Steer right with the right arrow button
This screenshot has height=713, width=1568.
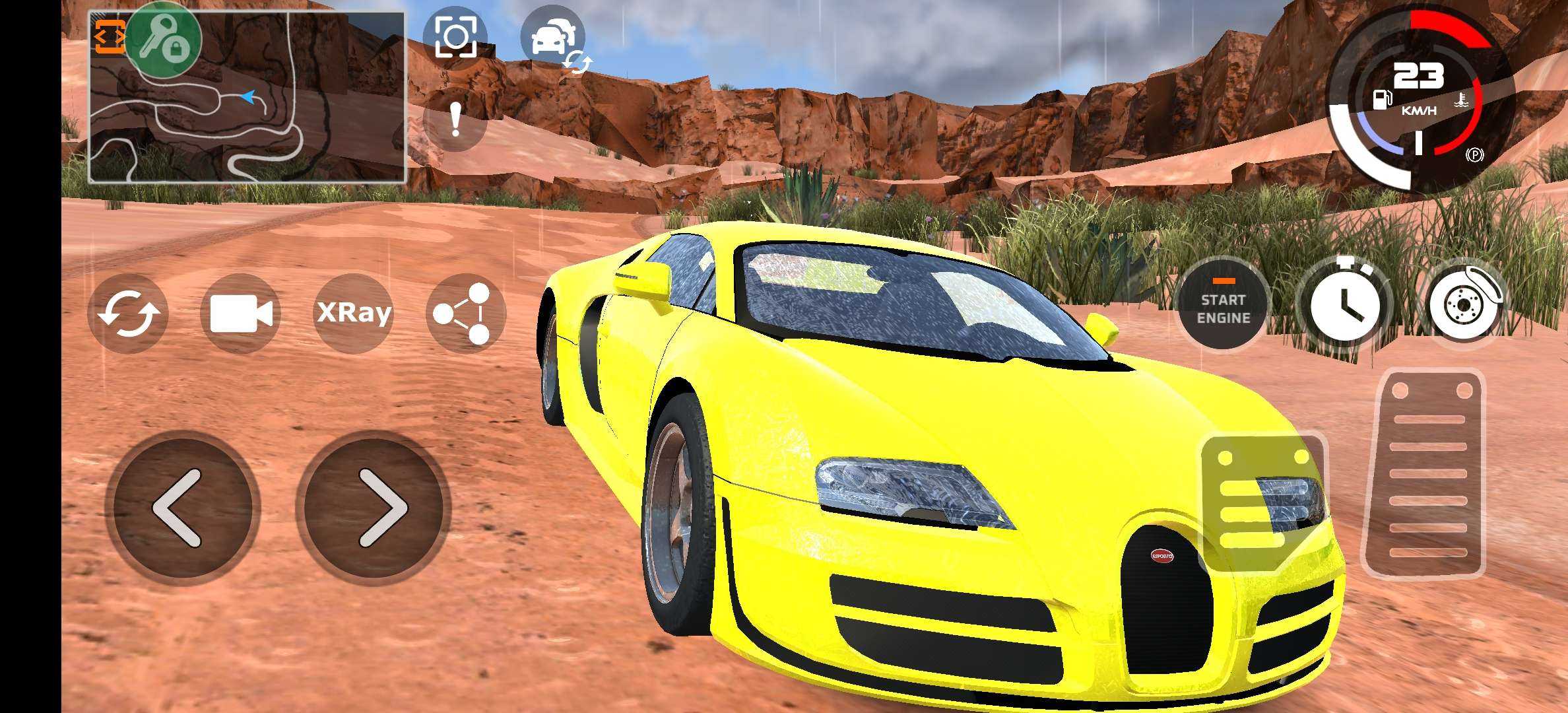tap(374, 508)
